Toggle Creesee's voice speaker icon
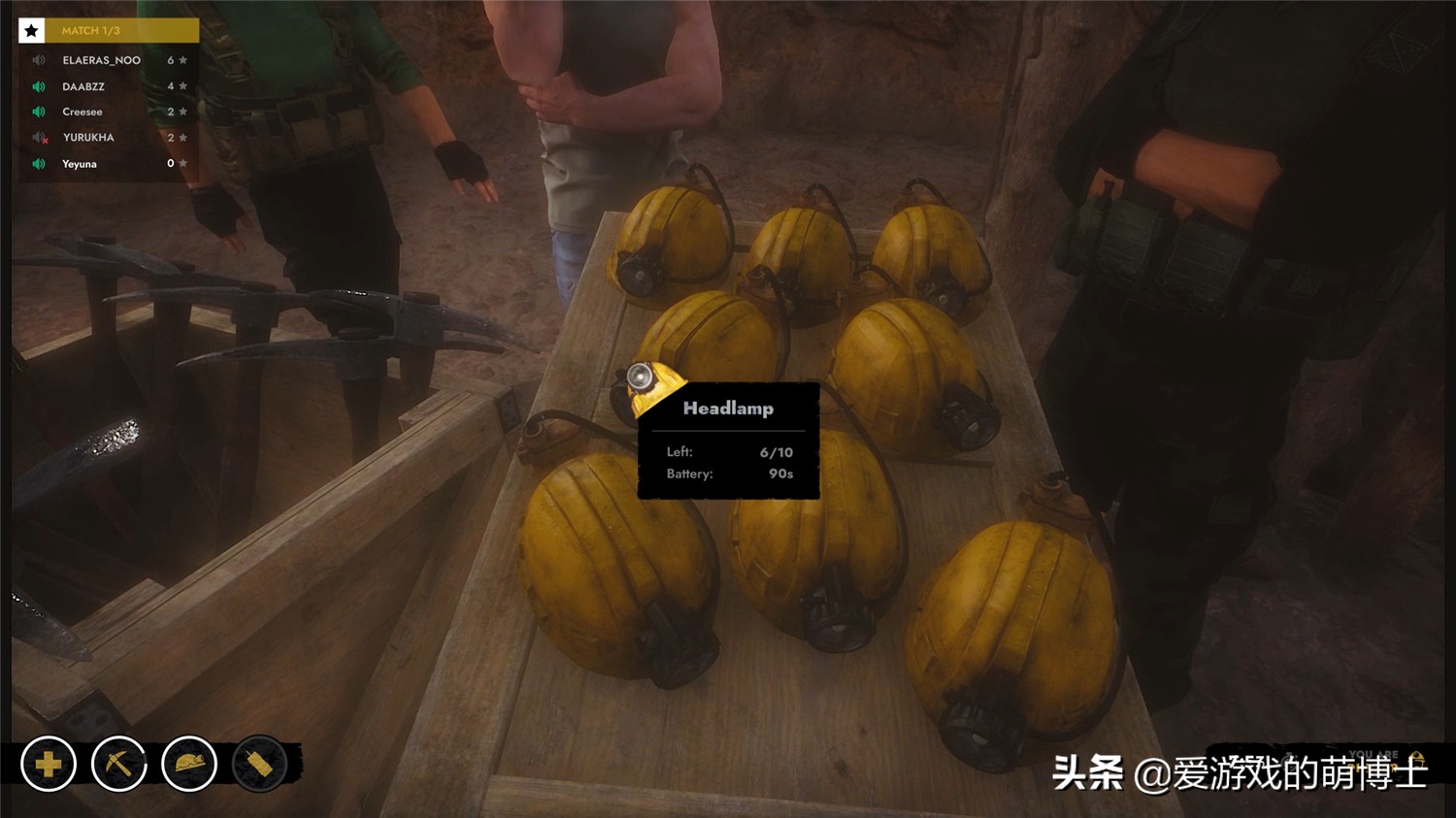Screen dimensions: 1456x818 click(39, 112)
